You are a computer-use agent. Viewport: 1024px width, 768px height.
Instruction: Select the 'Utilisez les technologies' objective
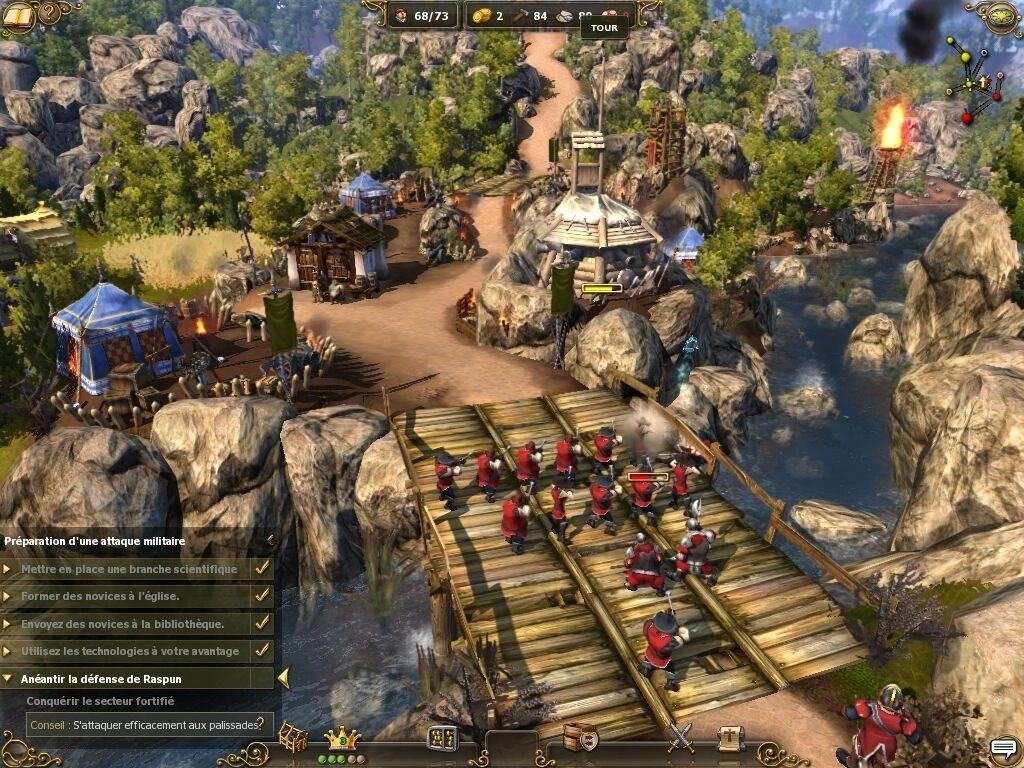(137, 651)
